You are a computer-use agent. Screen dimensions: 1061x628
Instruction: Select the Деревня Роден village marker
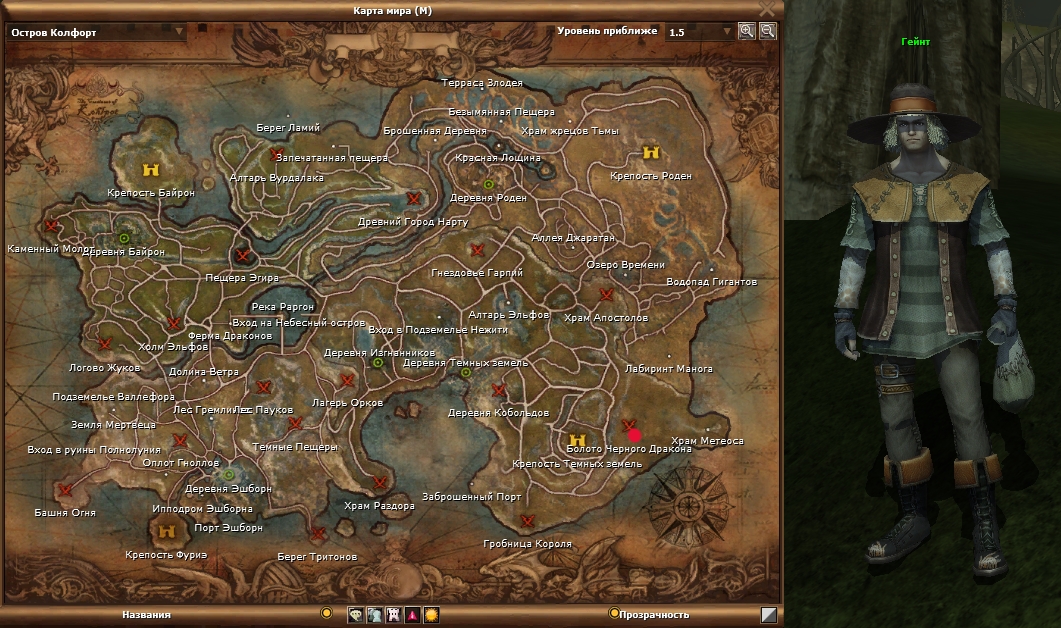coord(489,184)
